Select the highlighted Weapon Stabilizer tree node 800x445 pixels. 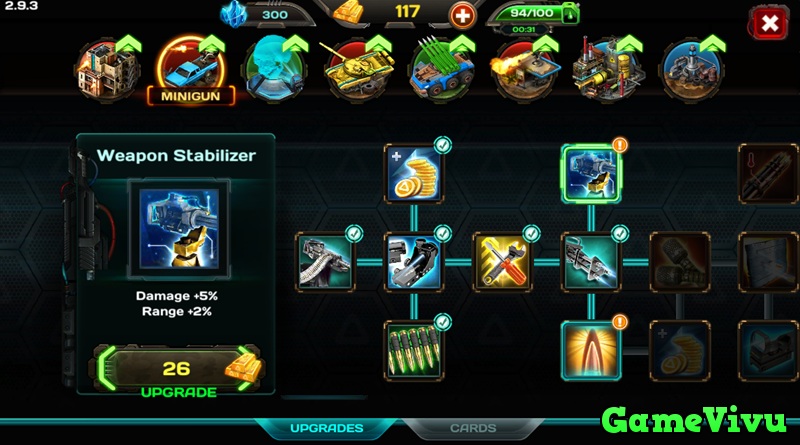coord(590,174)
